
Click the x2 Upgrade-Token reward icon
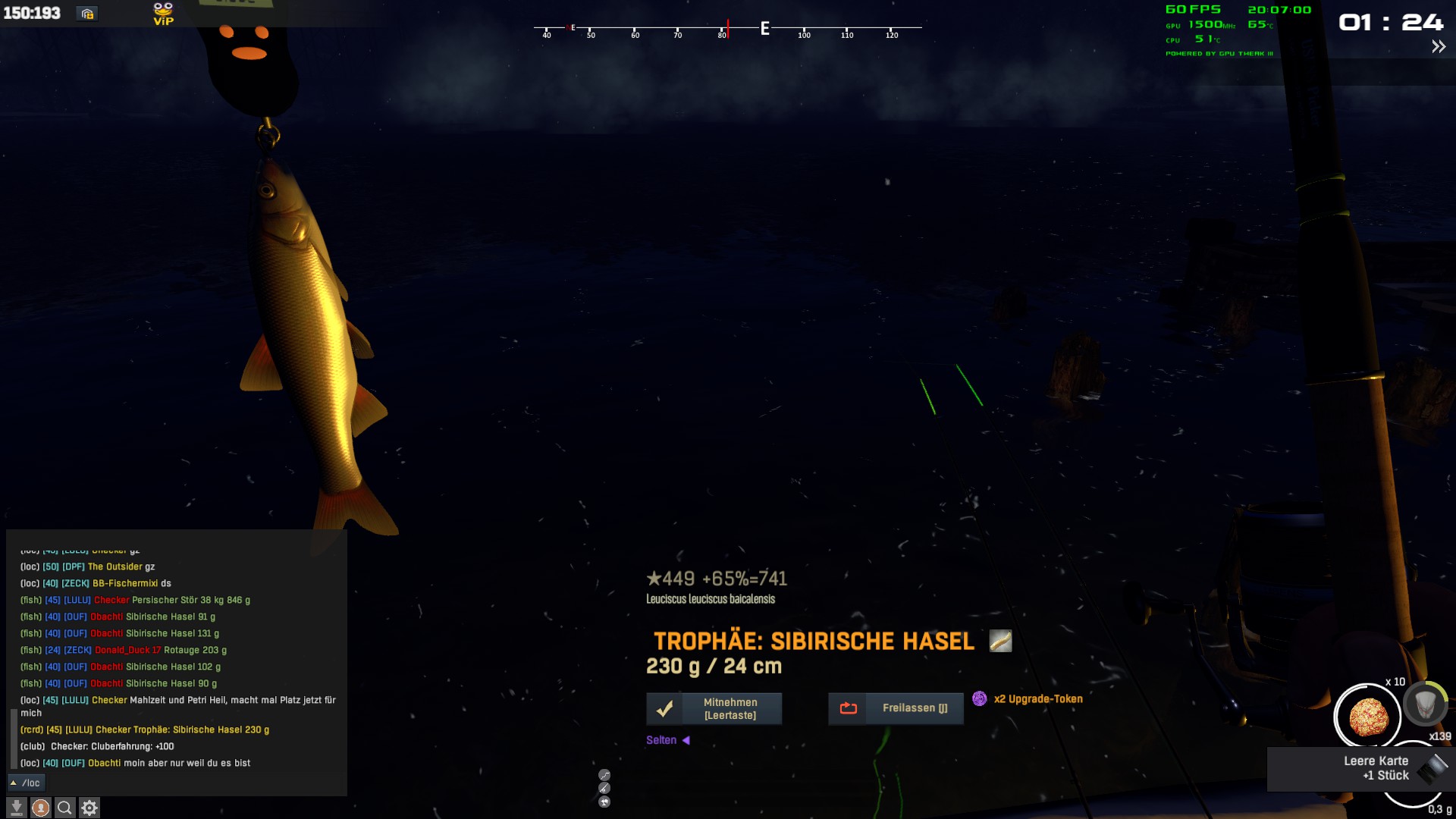[x=980, y=698]
